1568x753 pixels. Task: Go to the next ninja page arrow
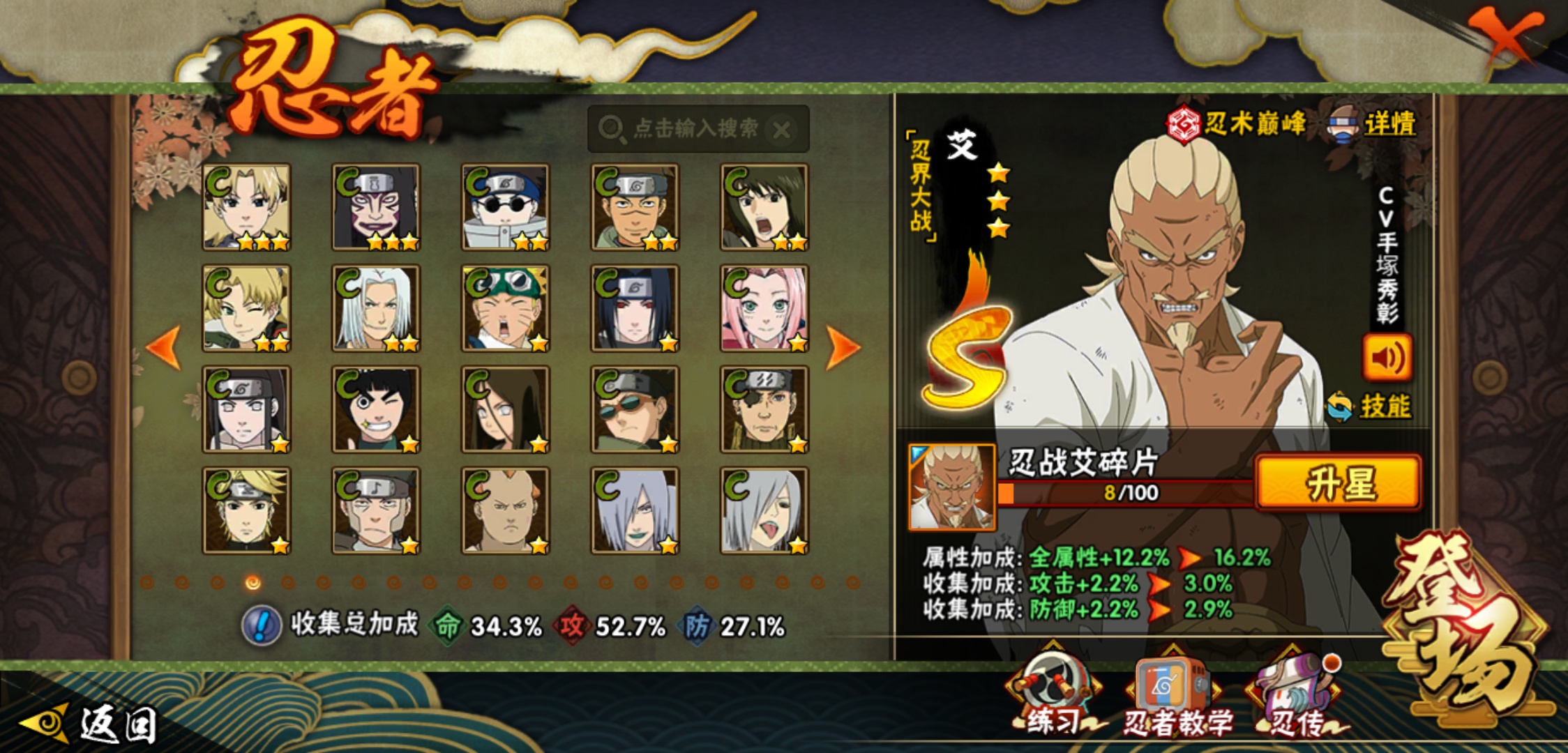click(843, 347)
